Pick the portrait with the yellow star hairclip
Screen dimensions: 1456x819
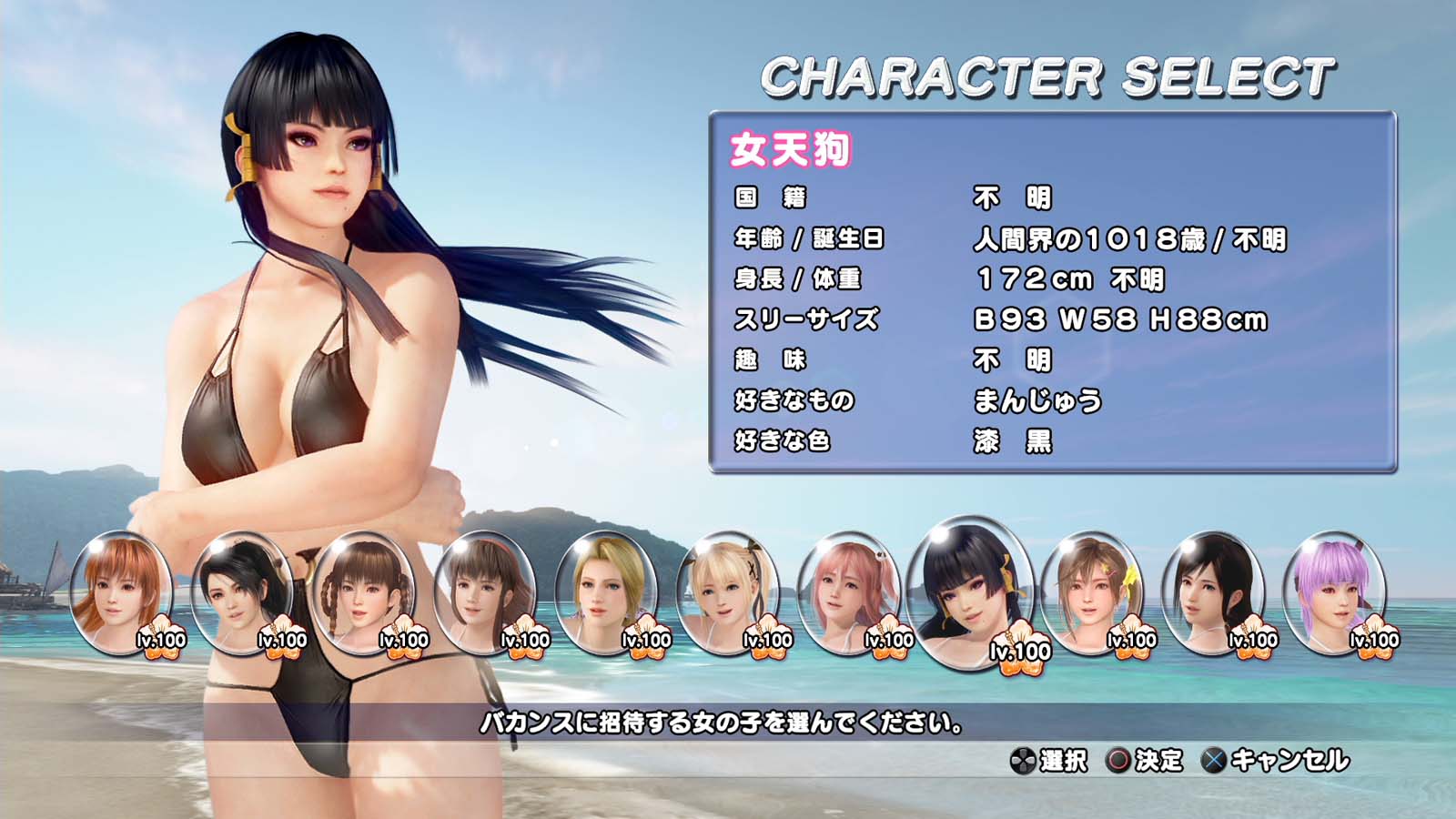[1091, 591]
